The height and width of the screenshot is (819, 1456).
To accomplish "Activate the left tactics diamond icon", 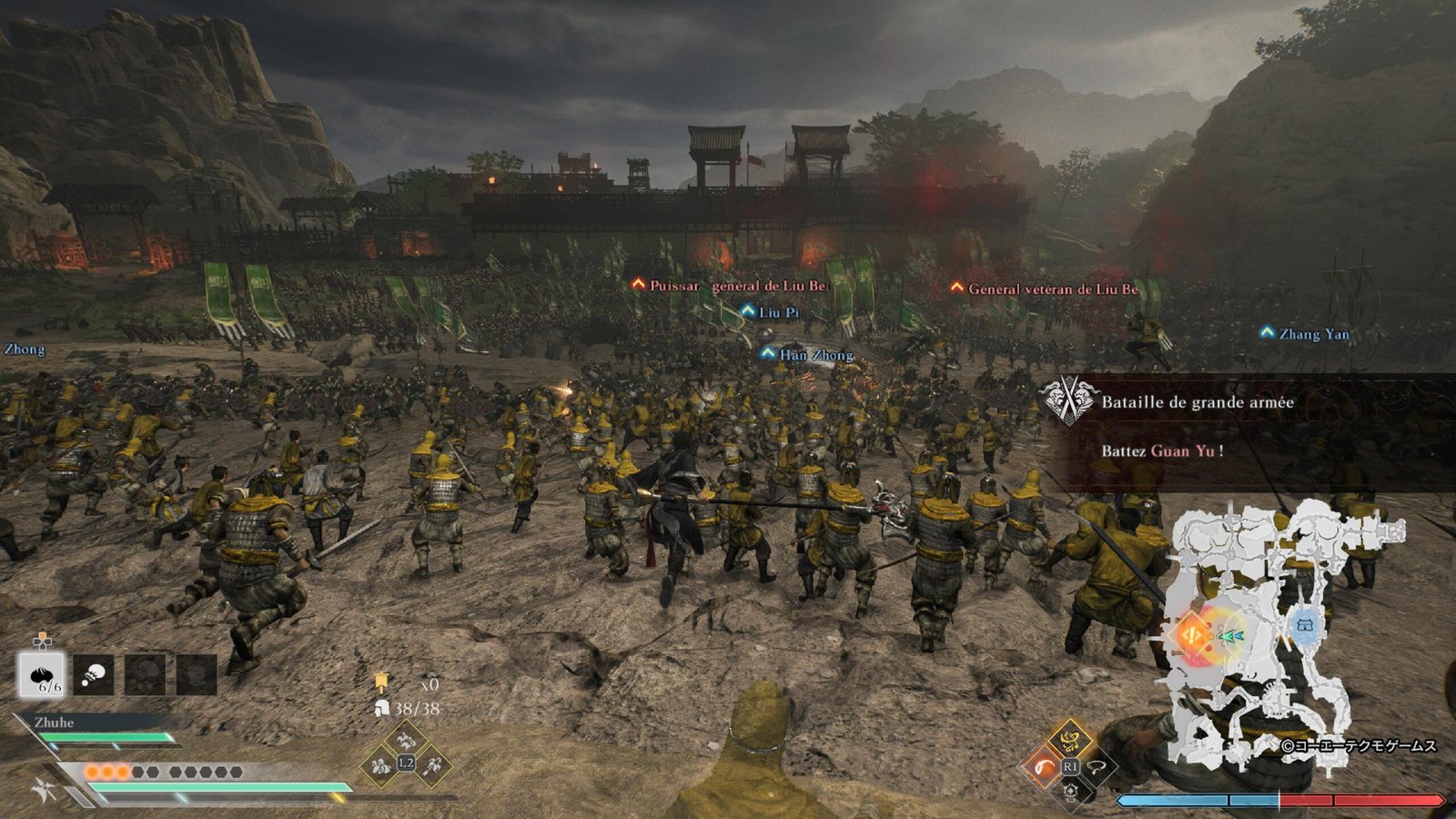I will point(379,764).
